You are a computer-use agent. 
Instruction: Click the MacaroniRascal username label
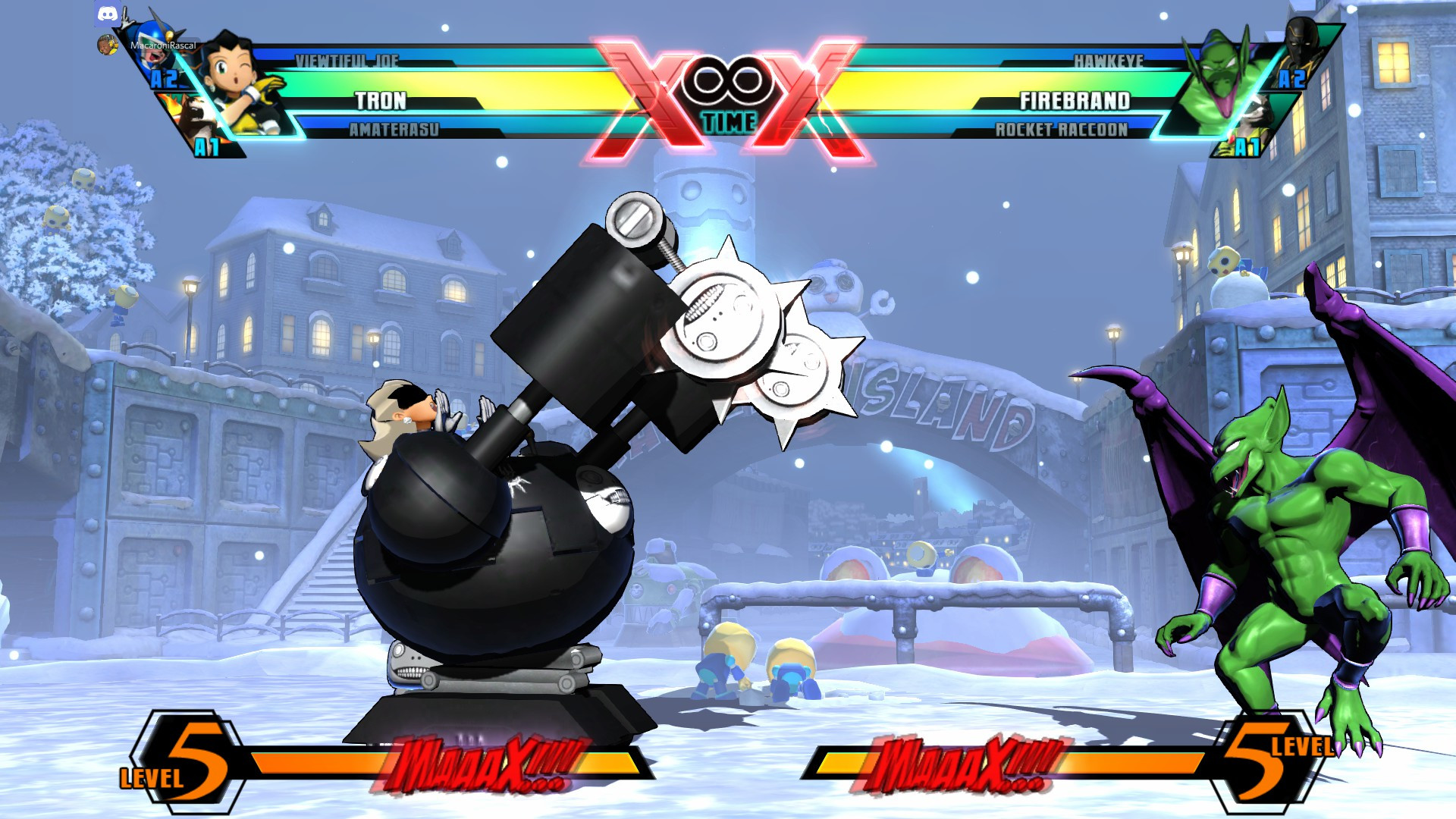pyautogui.click(x=162, y=45)
